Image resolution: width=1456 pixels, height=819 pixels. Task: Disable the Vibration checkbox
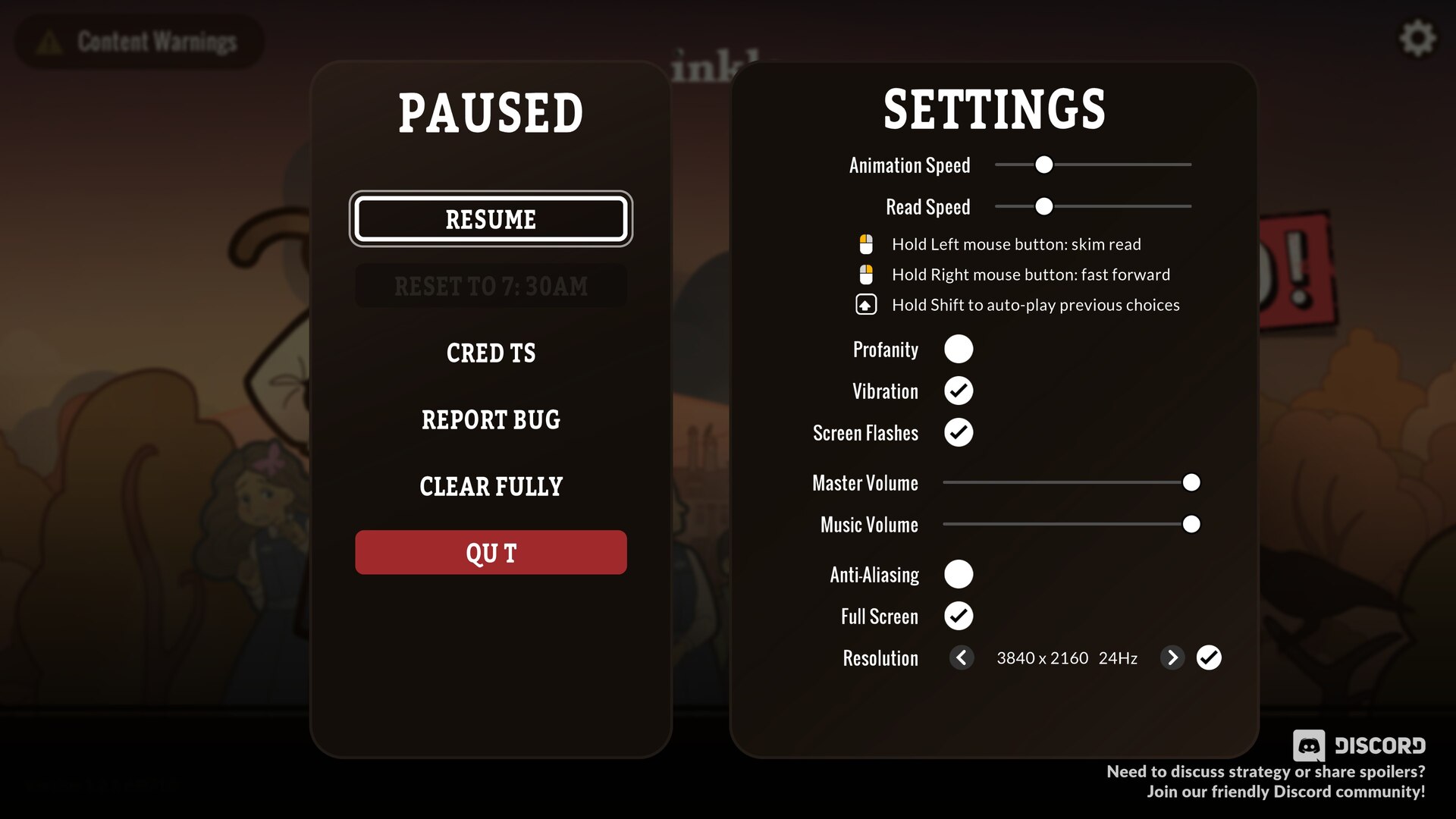tap(959, 391)
